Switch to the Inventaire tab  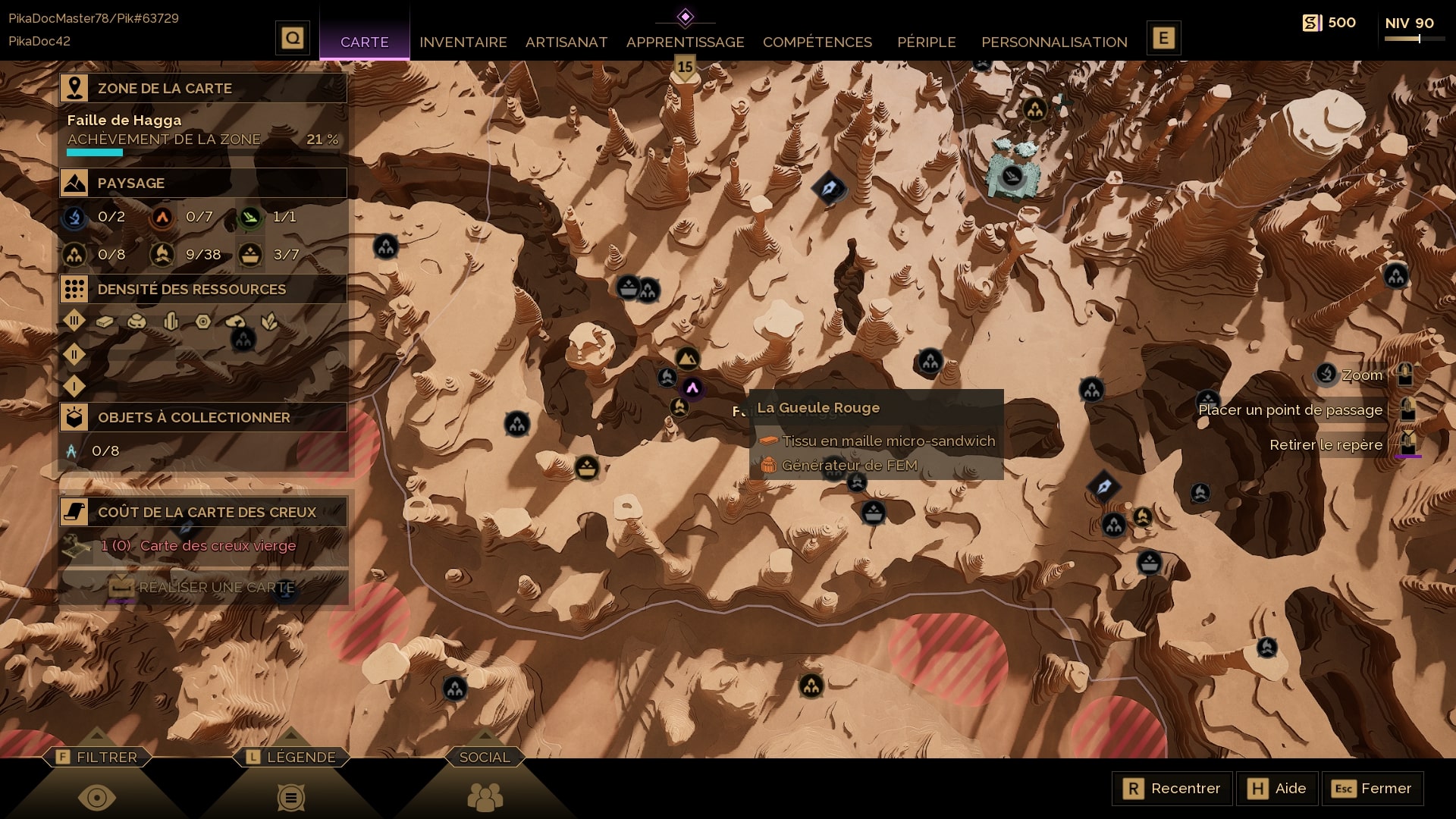coord(463,42)
